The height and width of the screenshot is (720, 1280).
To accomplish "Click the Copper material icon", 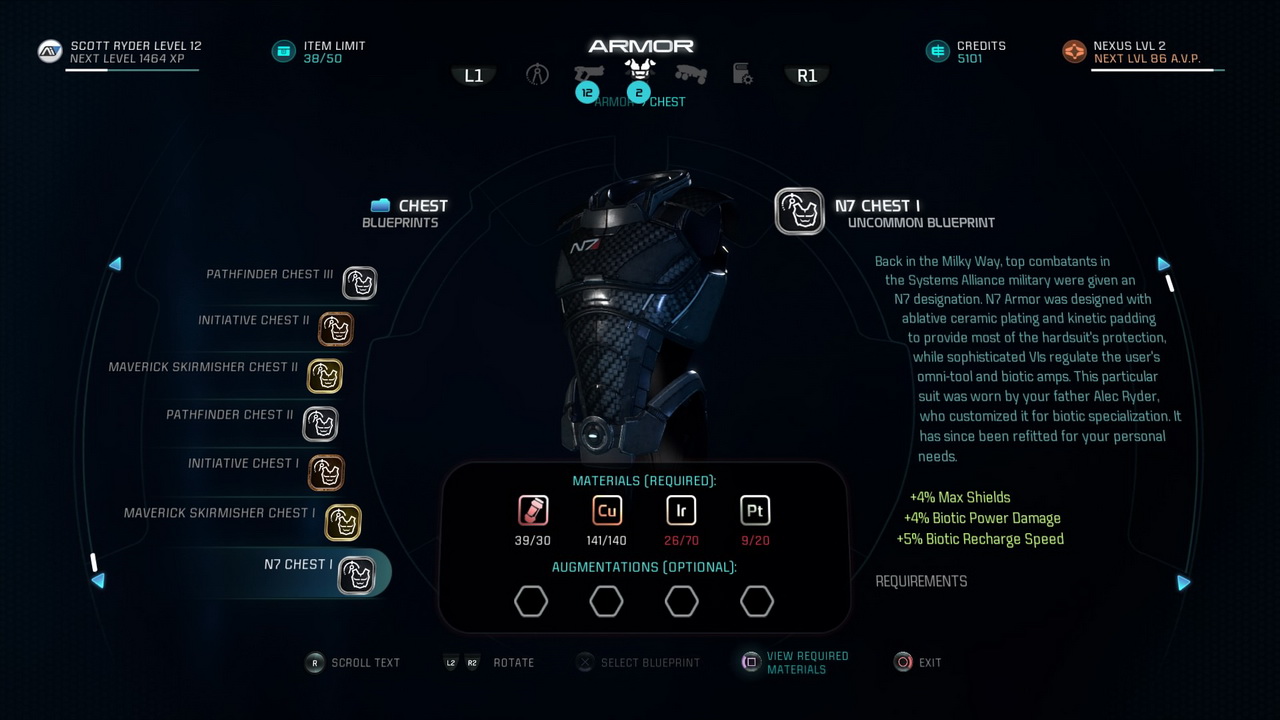I will [607, 511].
